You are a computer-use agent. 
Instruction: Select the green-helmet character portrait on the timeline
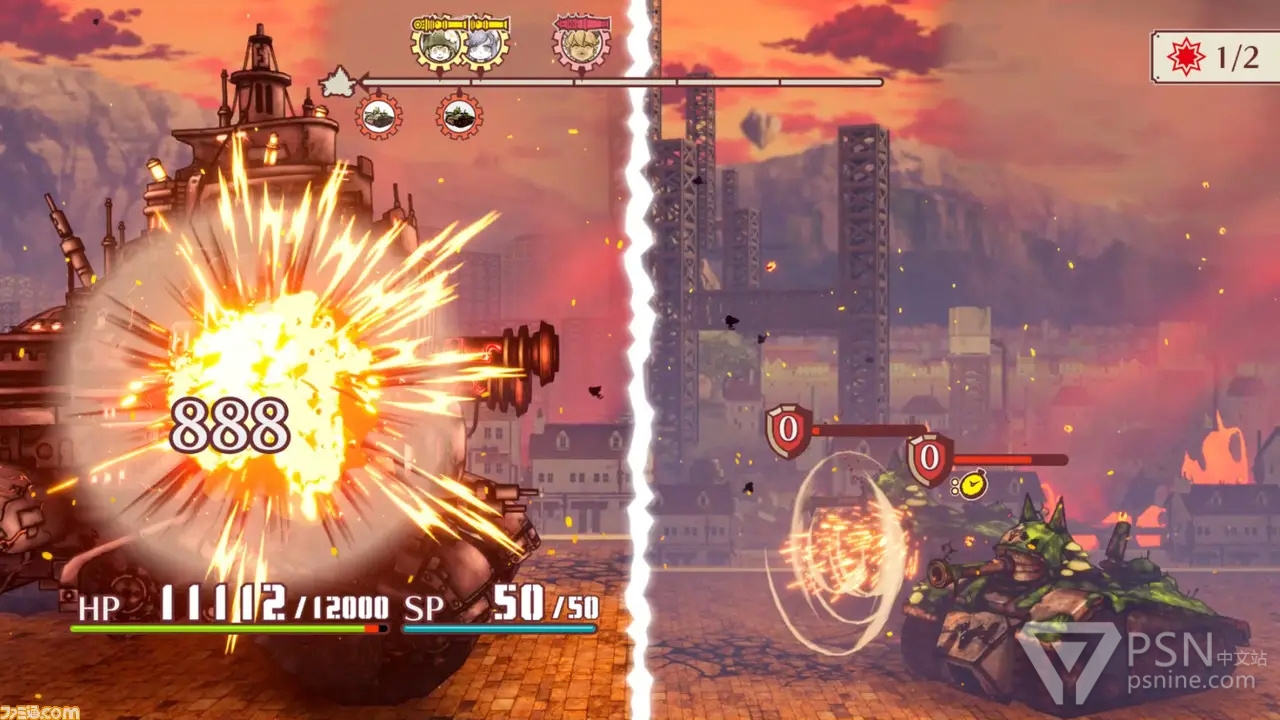[440, 45]
